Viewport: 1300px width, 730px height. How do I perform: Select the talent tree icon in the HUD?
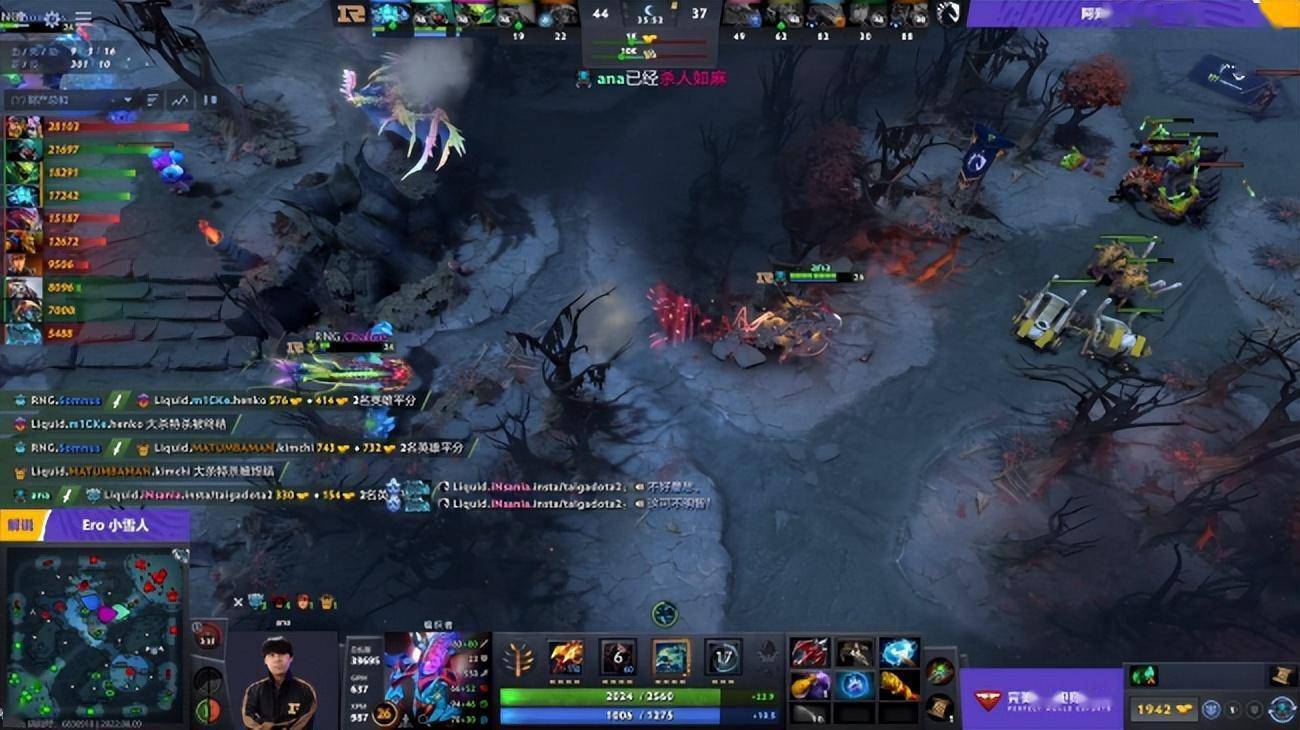[520, 660]
